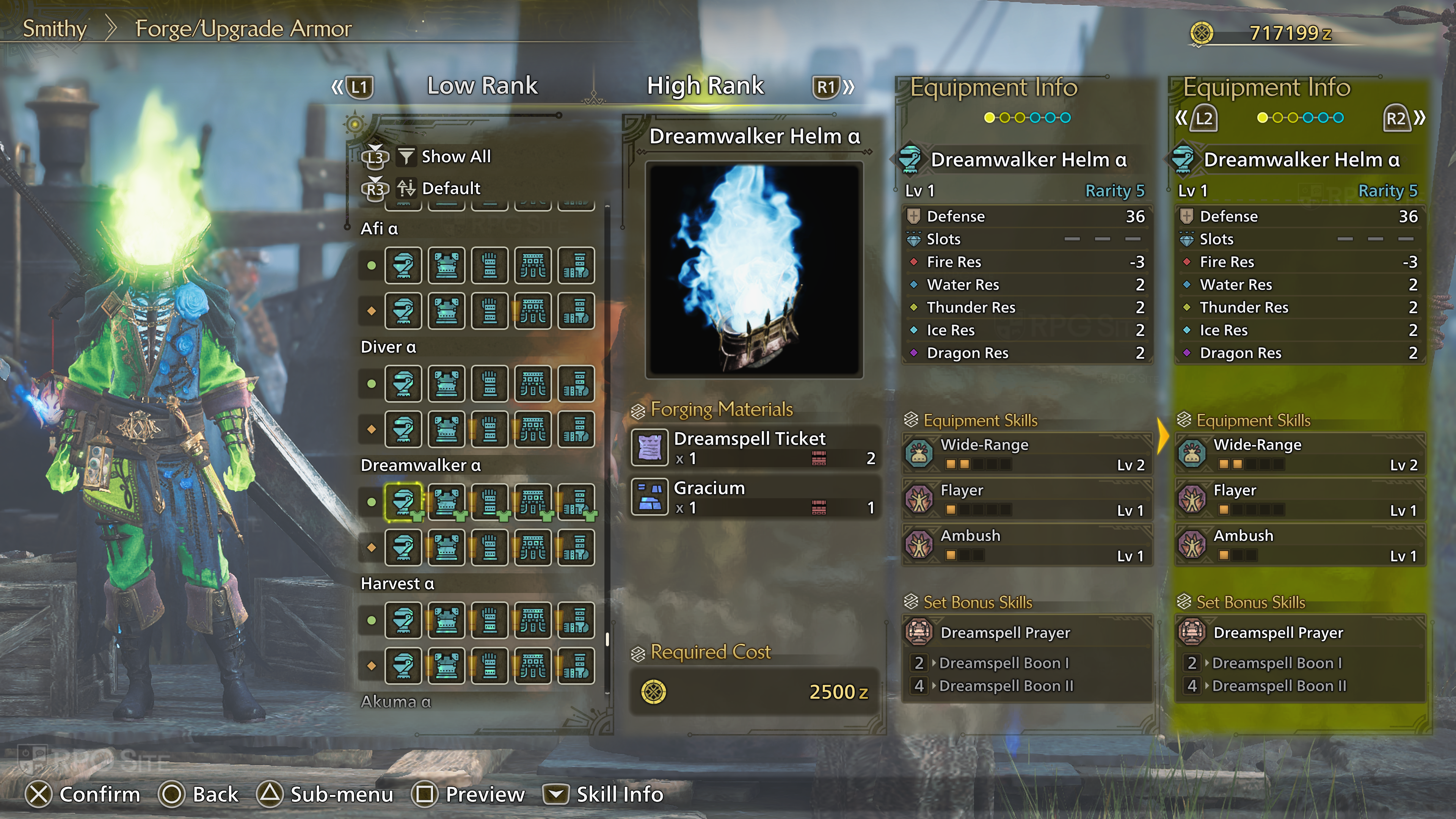Pick the checkmarked Dreamwalker α arm armor icon
1456x819 pixels.
[490, 501]
